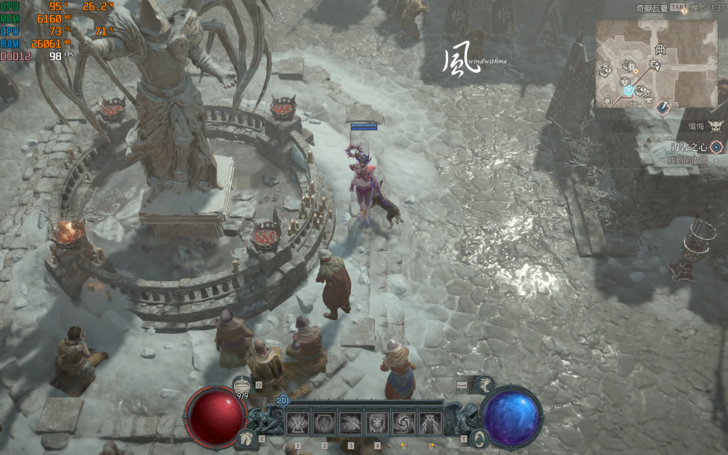Activate the humanoid figure skill icon
The image size is (728, 455).
click(x=429, y=423)
